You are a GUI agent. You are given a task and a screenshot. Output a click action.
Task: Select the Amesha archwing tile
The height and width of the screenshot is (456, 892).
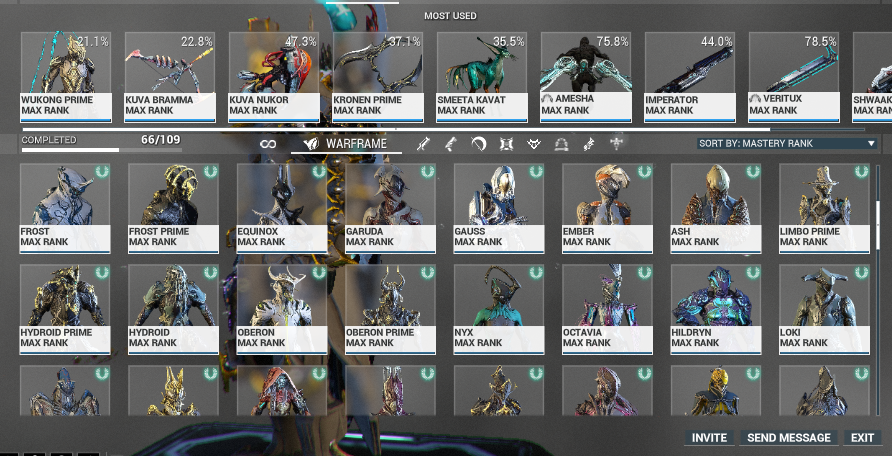click(x=586, y=76)
